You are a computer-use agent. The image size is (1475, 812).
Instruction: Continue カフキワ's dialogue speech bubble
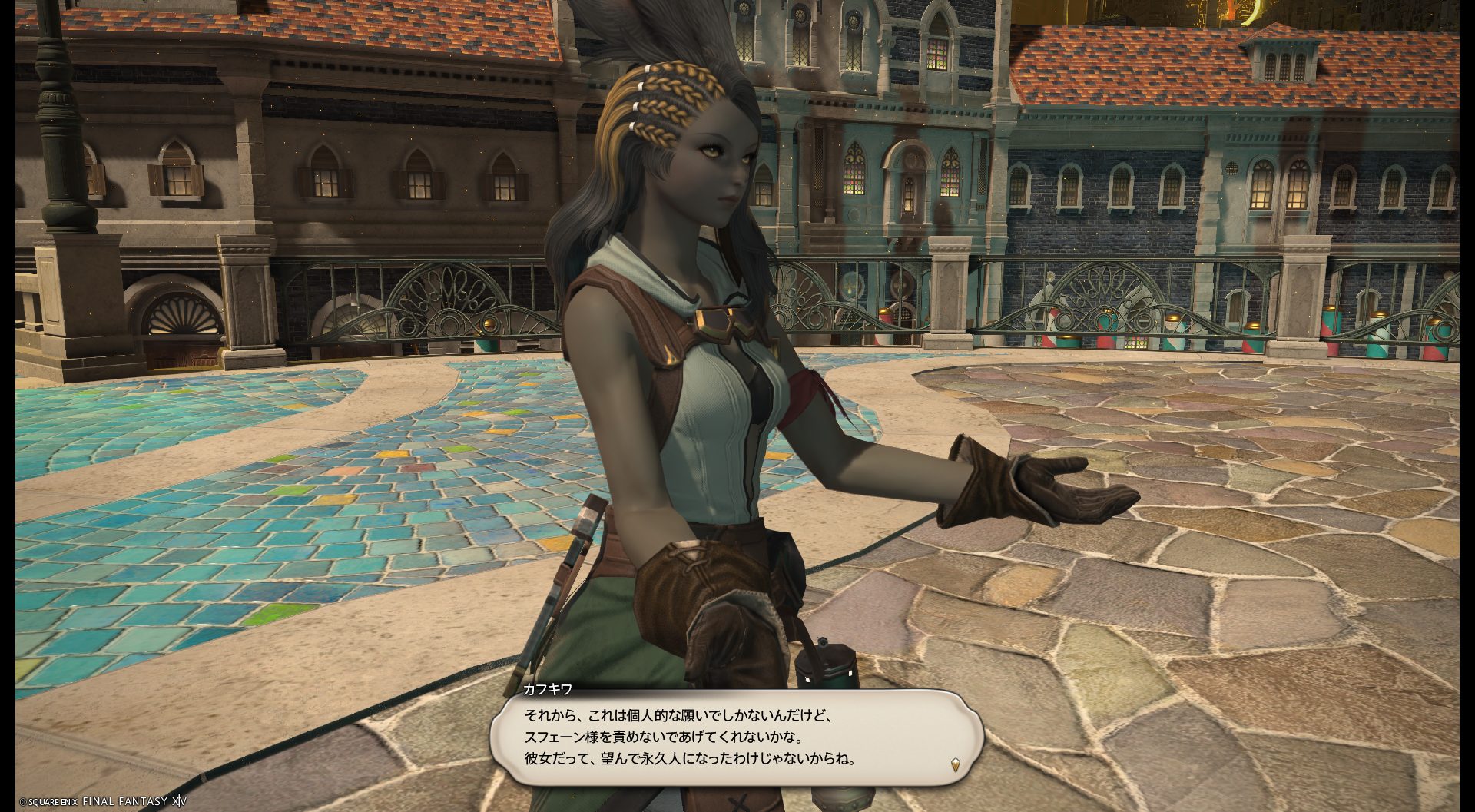point(736,737)
